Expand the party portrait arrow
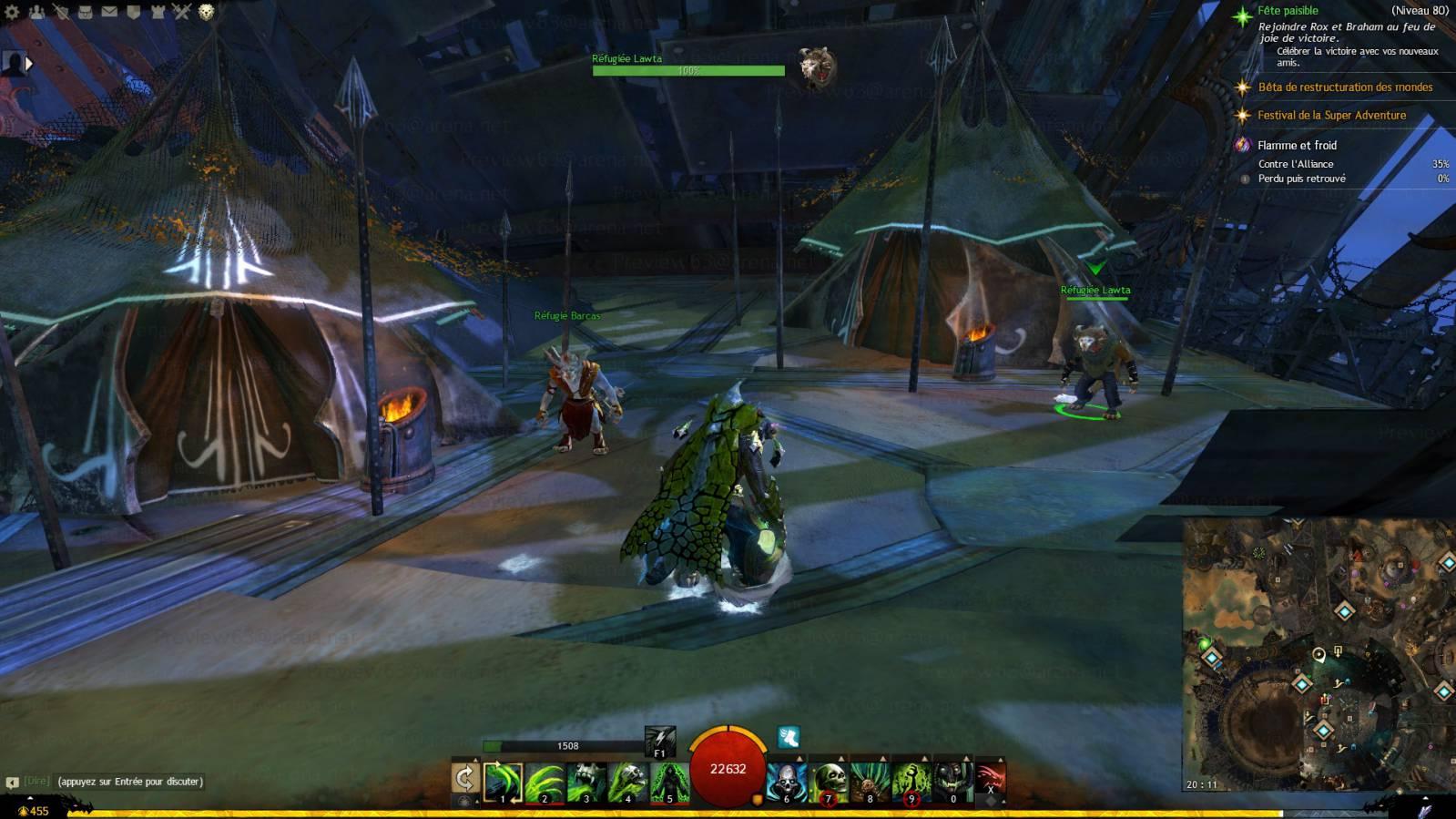The height and width of the screenshot is (819, 1456). [29, 64]
